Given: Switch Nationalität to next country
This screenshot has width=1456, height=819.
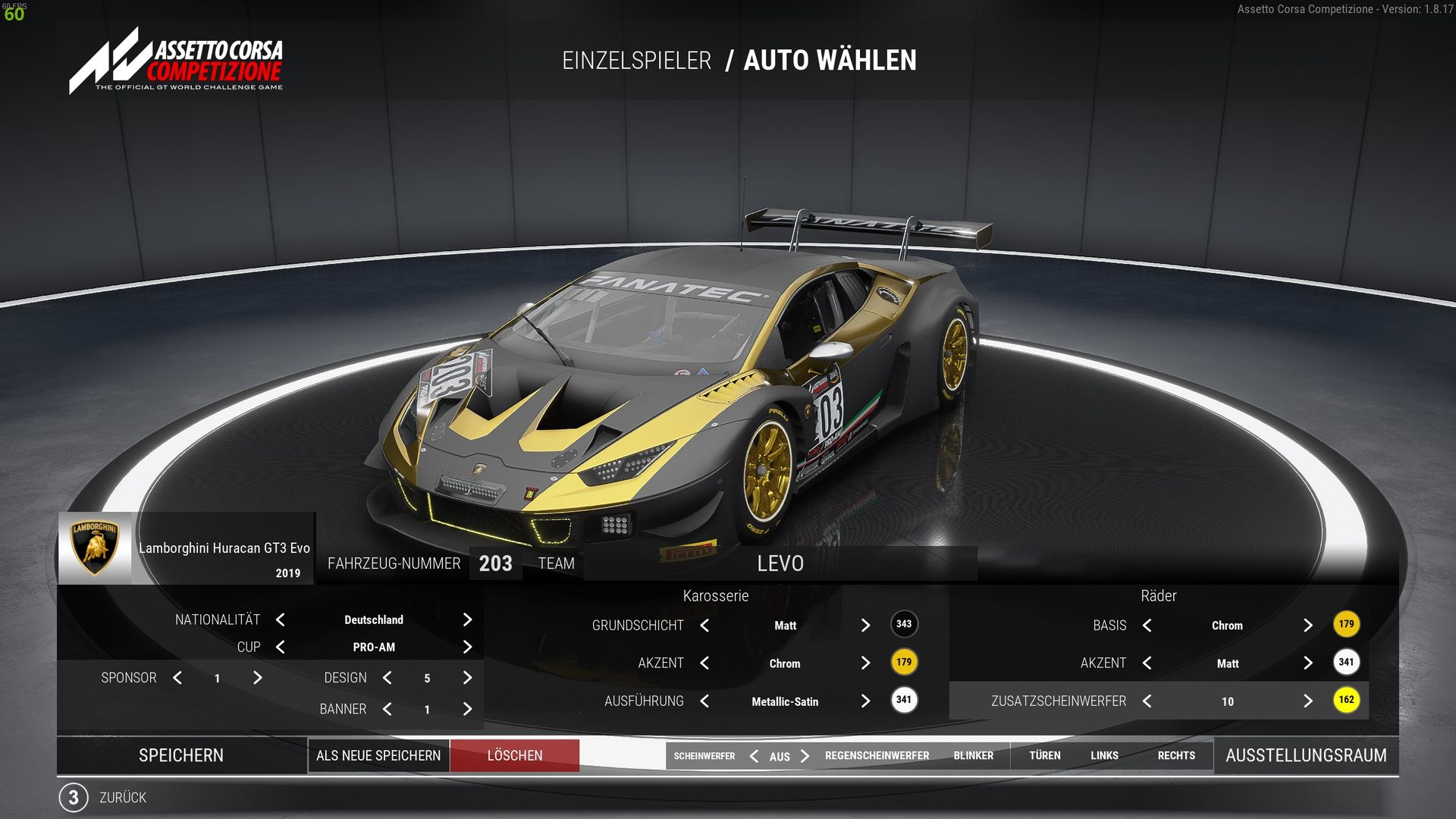Looking at the screenshot, I should click(x=467, y=620).
